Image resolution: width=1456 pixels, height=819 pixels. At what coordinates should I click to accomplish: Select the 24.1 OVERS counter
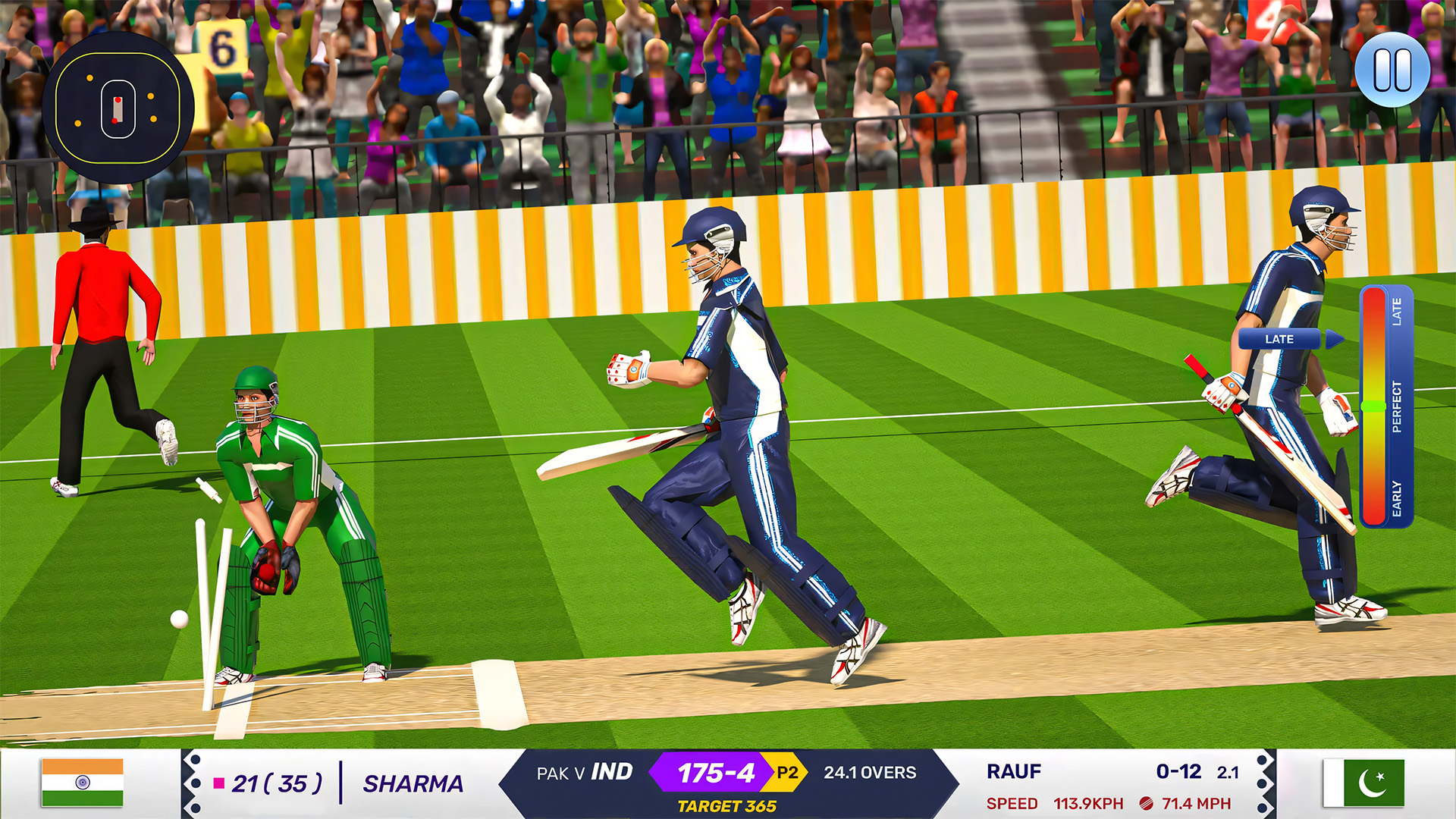pyautogui.click(x=871, y=773)
